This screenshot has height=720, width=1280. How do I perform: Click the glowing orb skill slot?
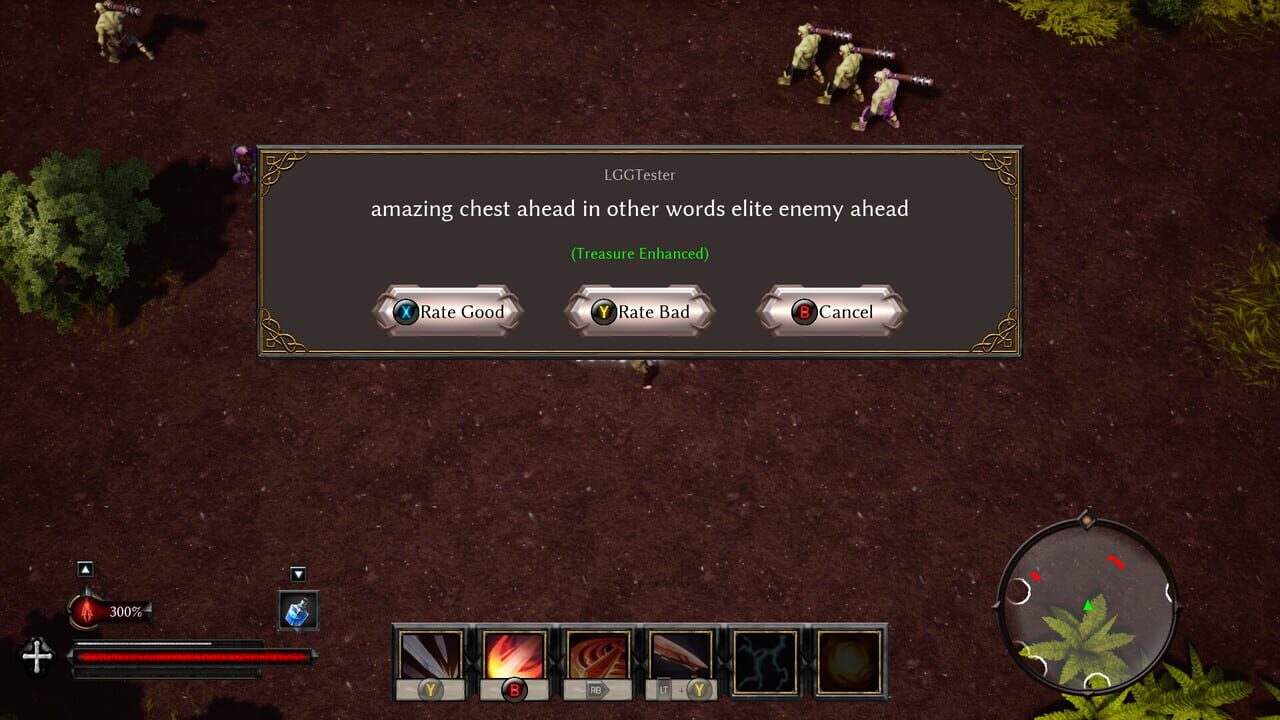click(x=849, y=660)
